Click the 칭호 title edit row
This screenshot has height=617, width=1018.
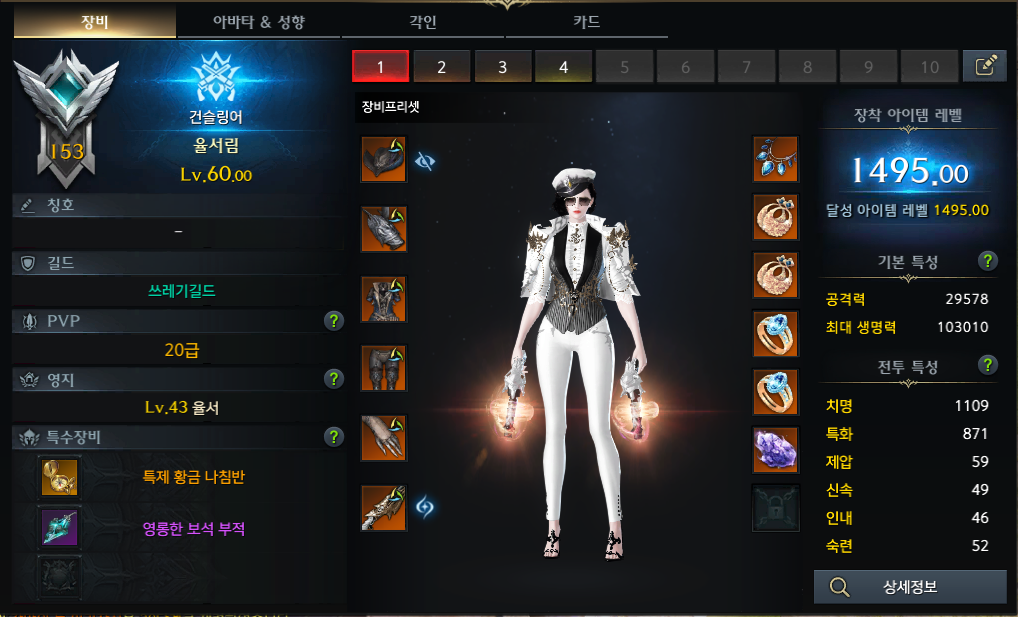click(x=180, y=206)
